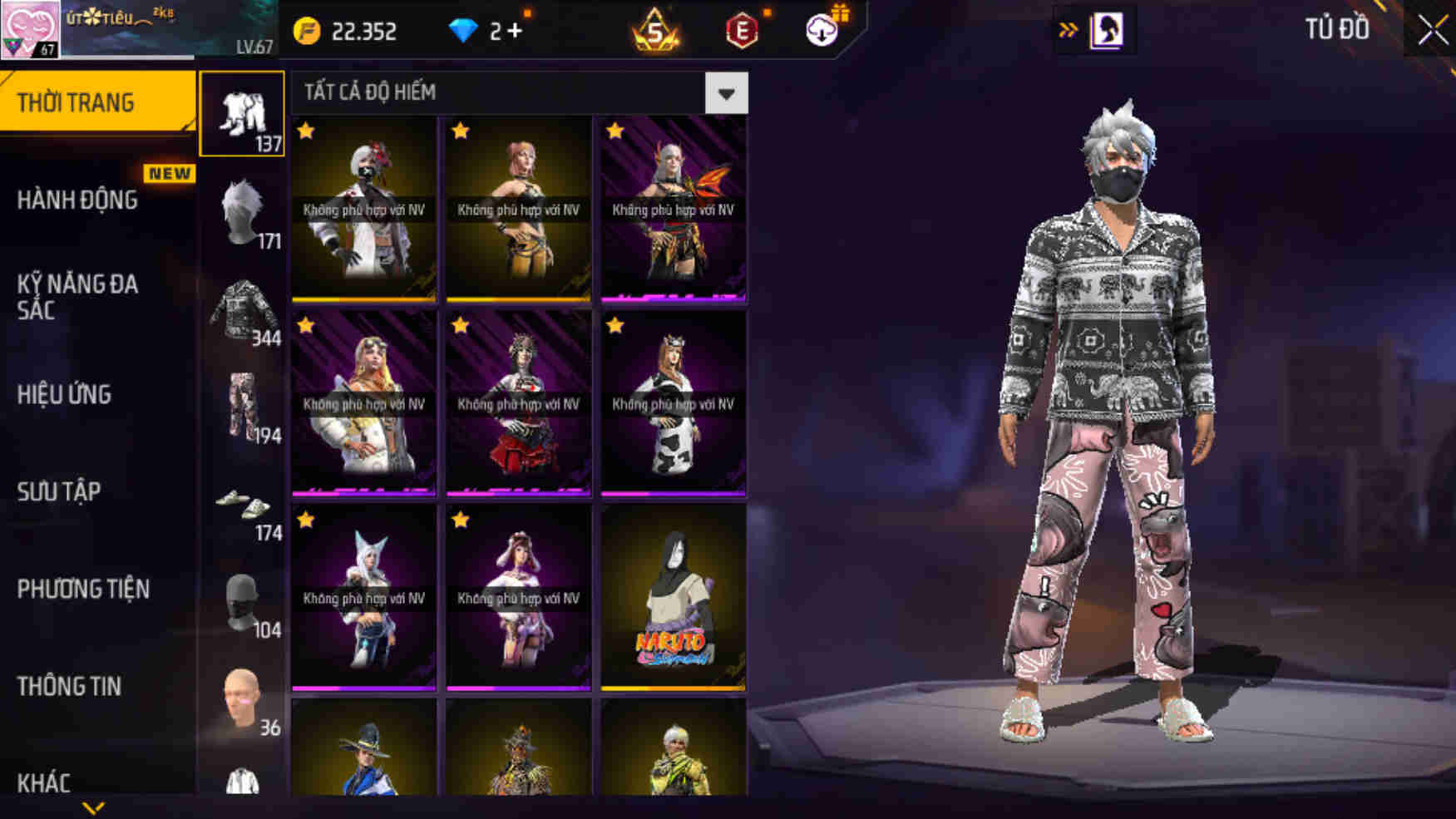This screenshot has width=1456, height=819.
Task: Open HÀNH ĐỘNG marked with NEW badge
Action: click(x=77, y=200)
